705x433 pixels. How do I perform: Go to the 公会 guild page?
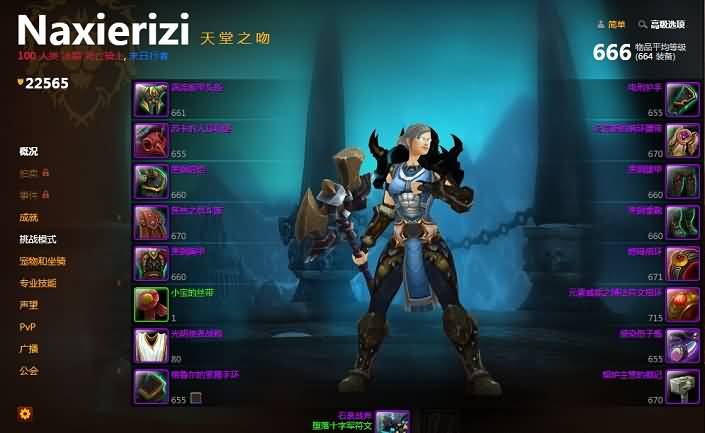tap(29, 371)
